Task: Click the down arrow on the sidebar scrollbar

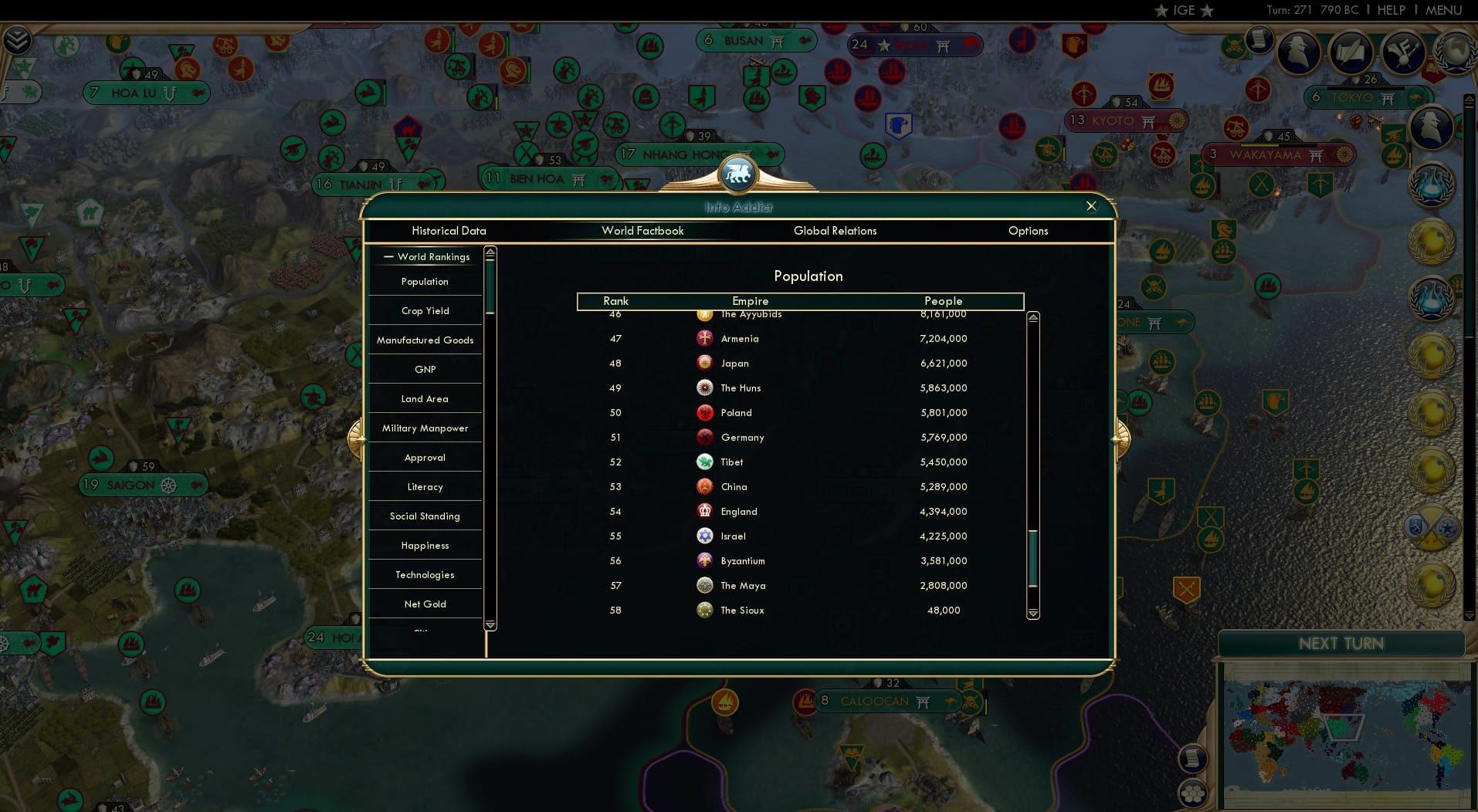Action: (490, 626)
